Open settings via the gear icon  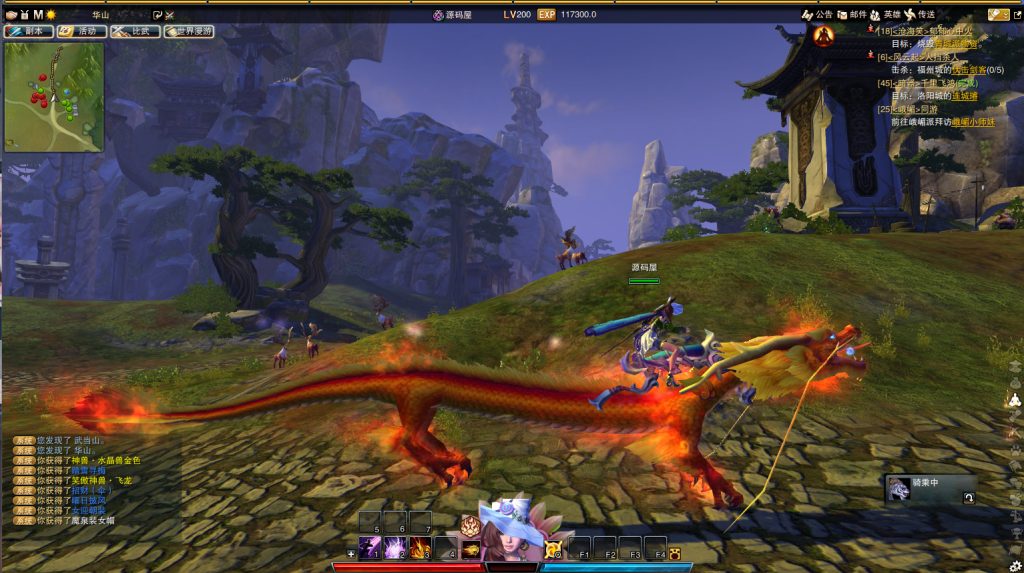tap(1015, 566)
